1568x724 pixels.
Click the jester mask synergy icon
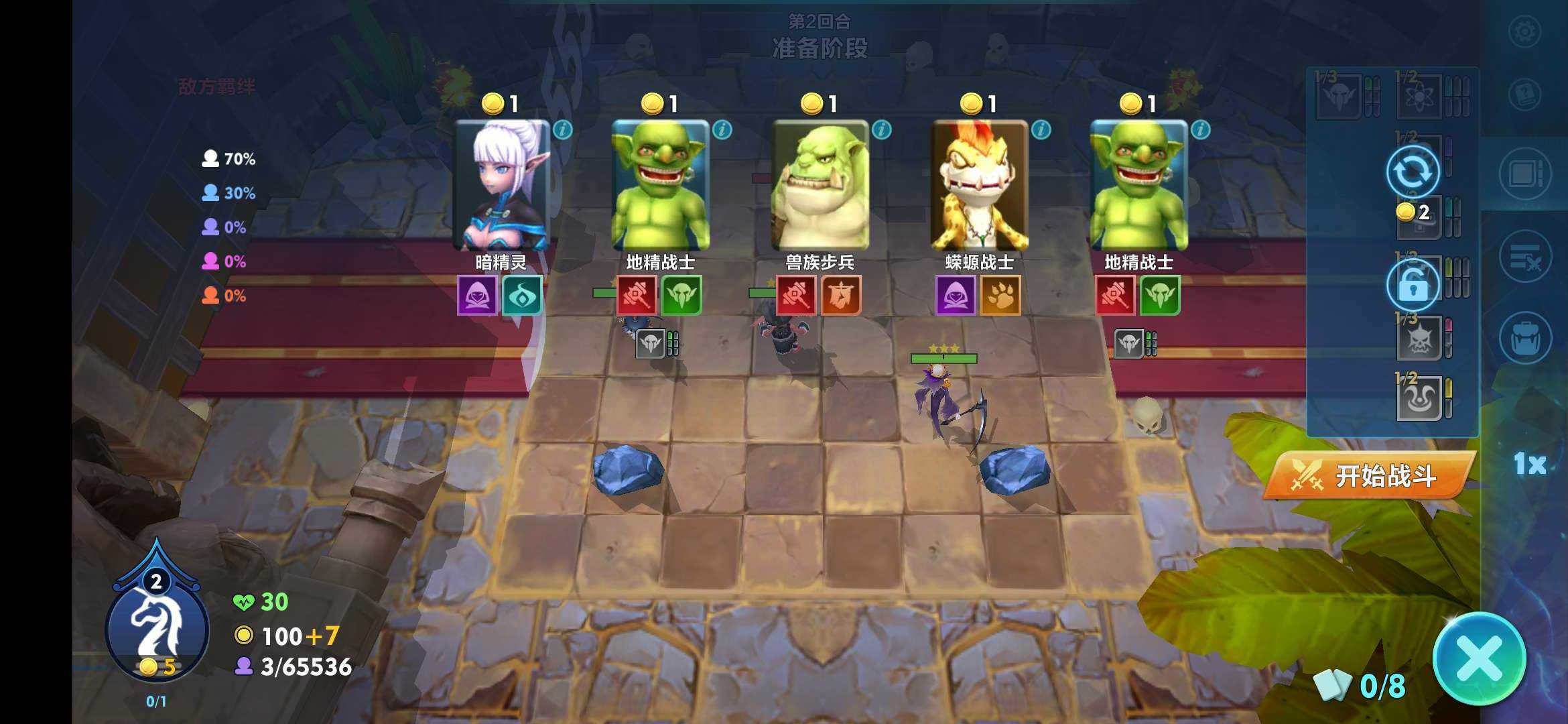tap(1419, 400)
